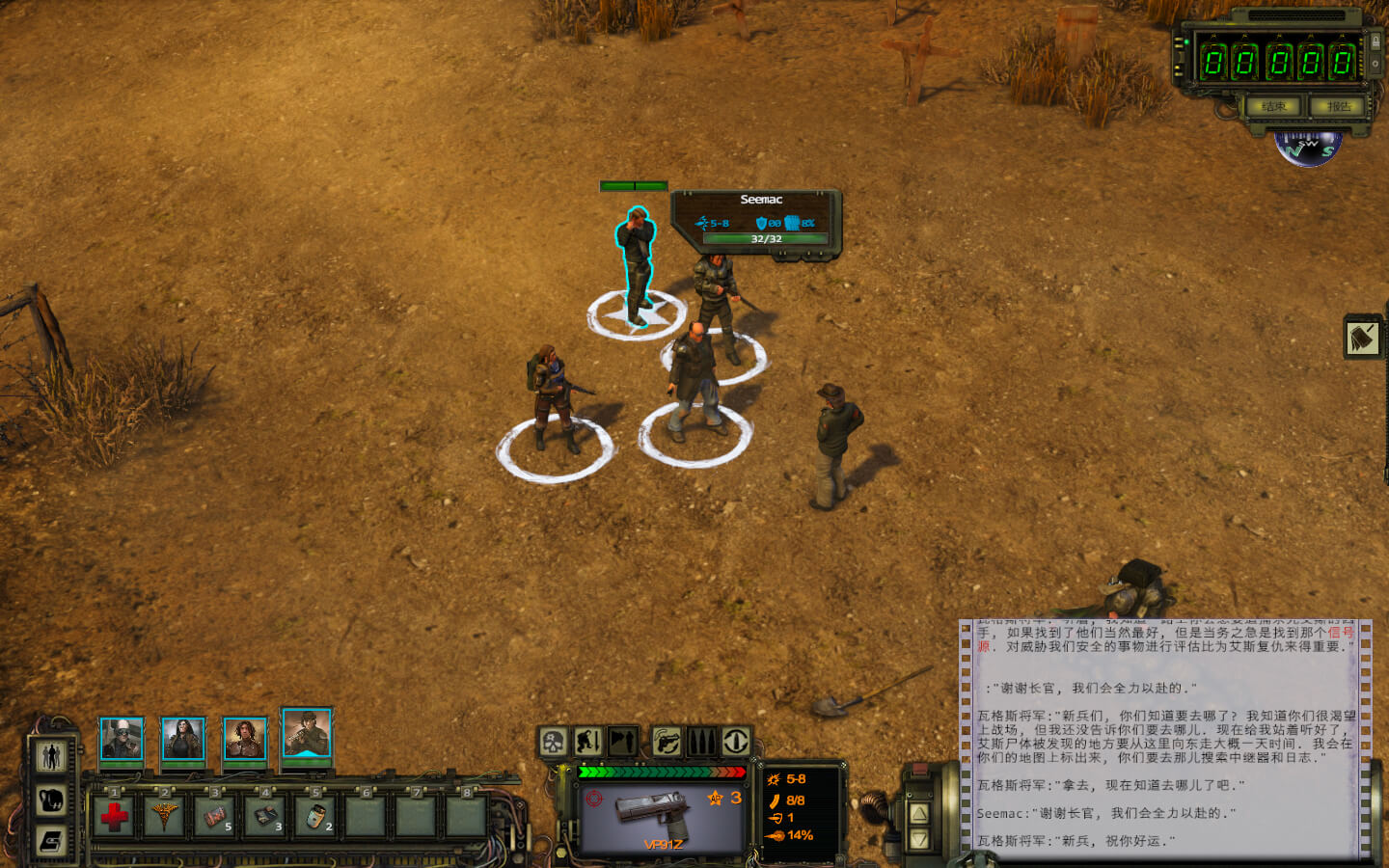Viewport: 1389px width, 868px height.
Task: Toggle the crouch stance icon
Action: [587, 742]
